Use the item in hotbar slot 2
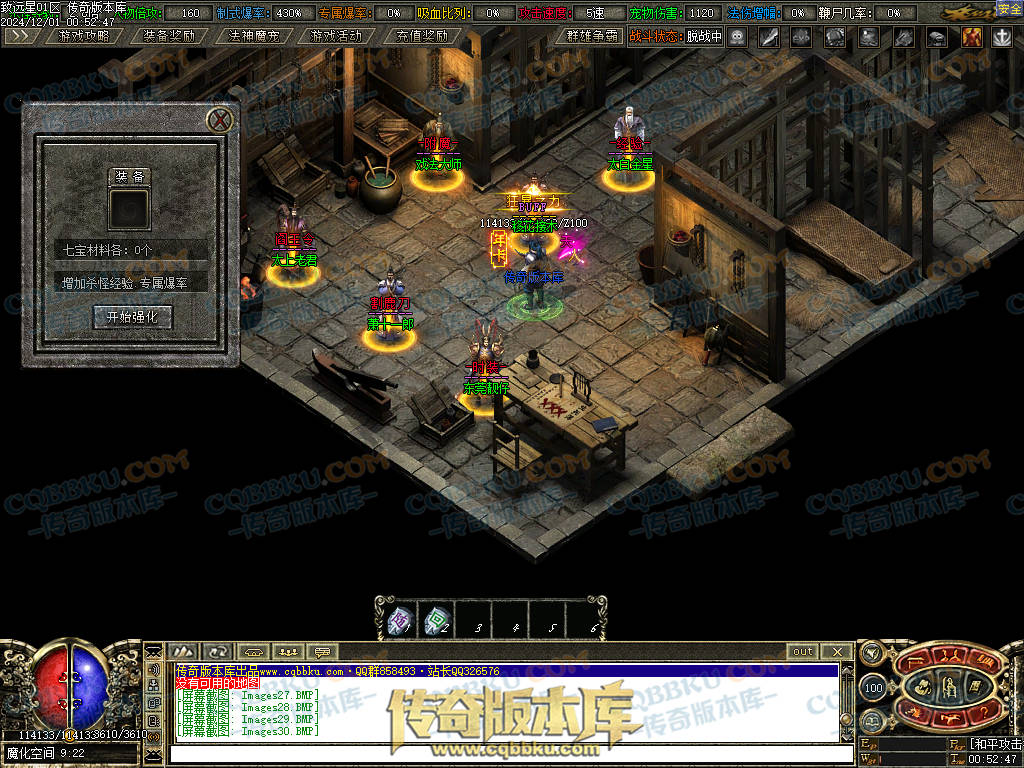 click(436, 623)
